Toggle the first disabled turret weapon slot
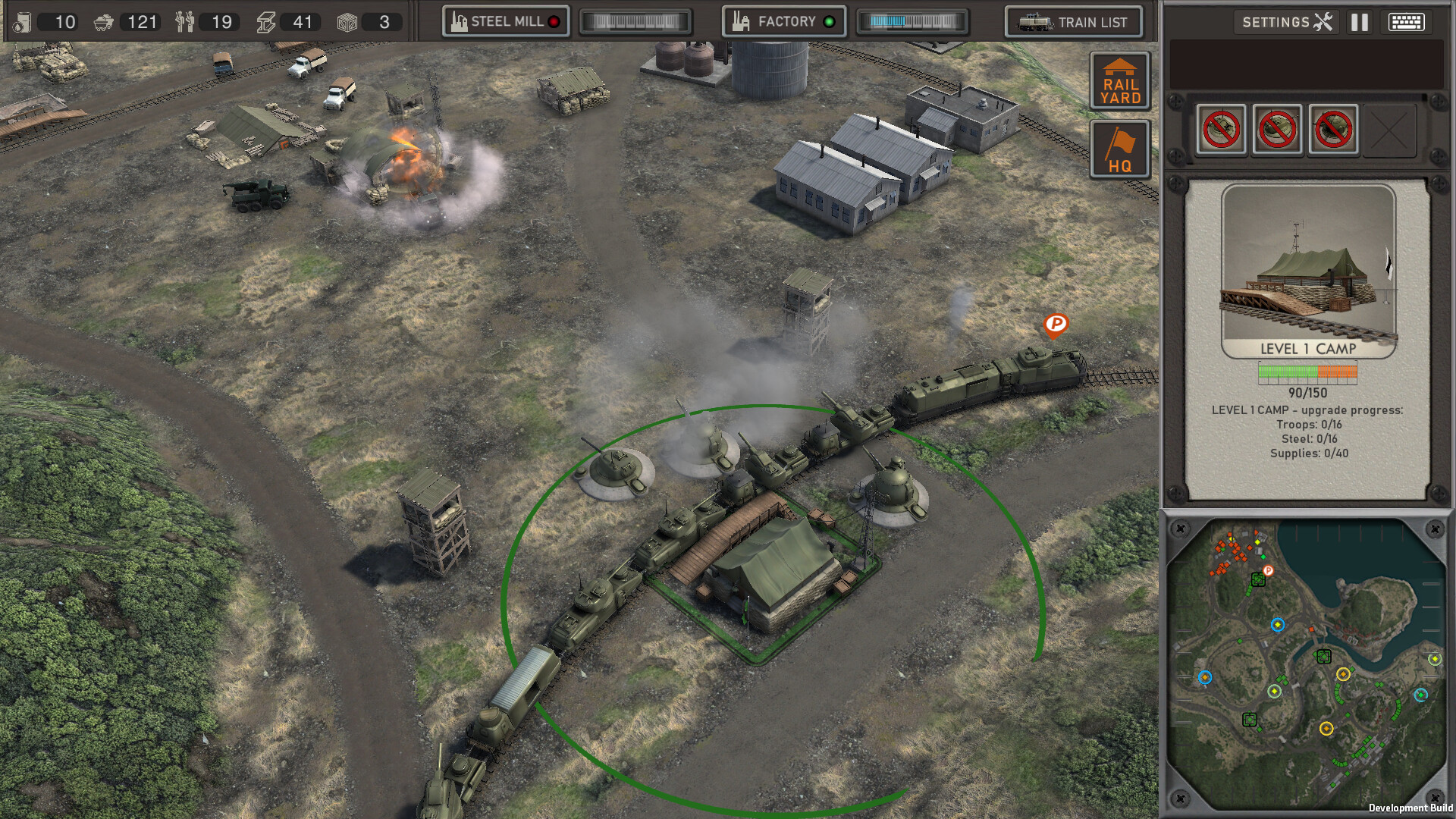 pos(1220,129)
